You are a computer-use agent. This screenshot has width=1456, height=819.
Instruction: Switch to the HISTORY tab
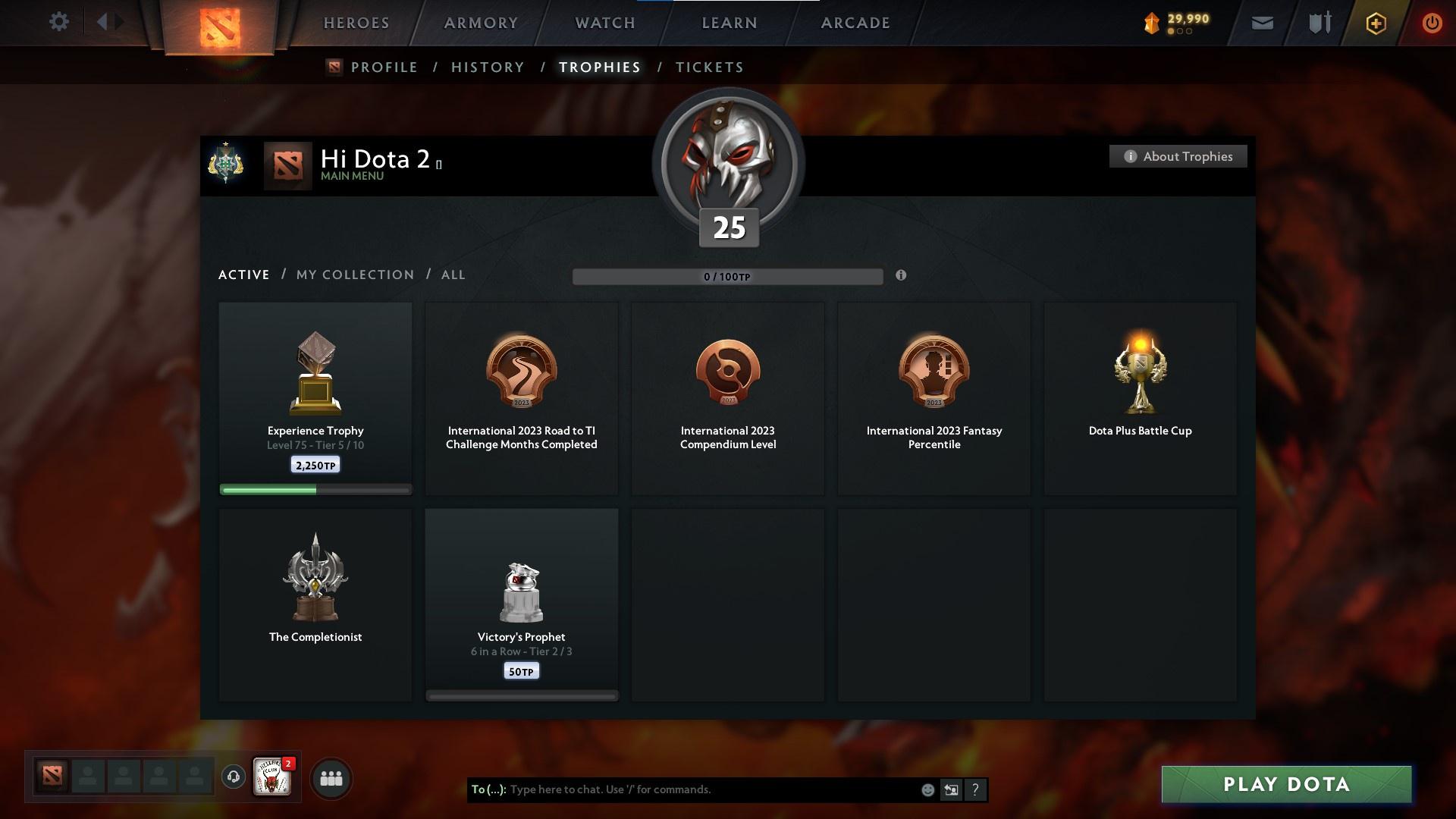[487, 67]
